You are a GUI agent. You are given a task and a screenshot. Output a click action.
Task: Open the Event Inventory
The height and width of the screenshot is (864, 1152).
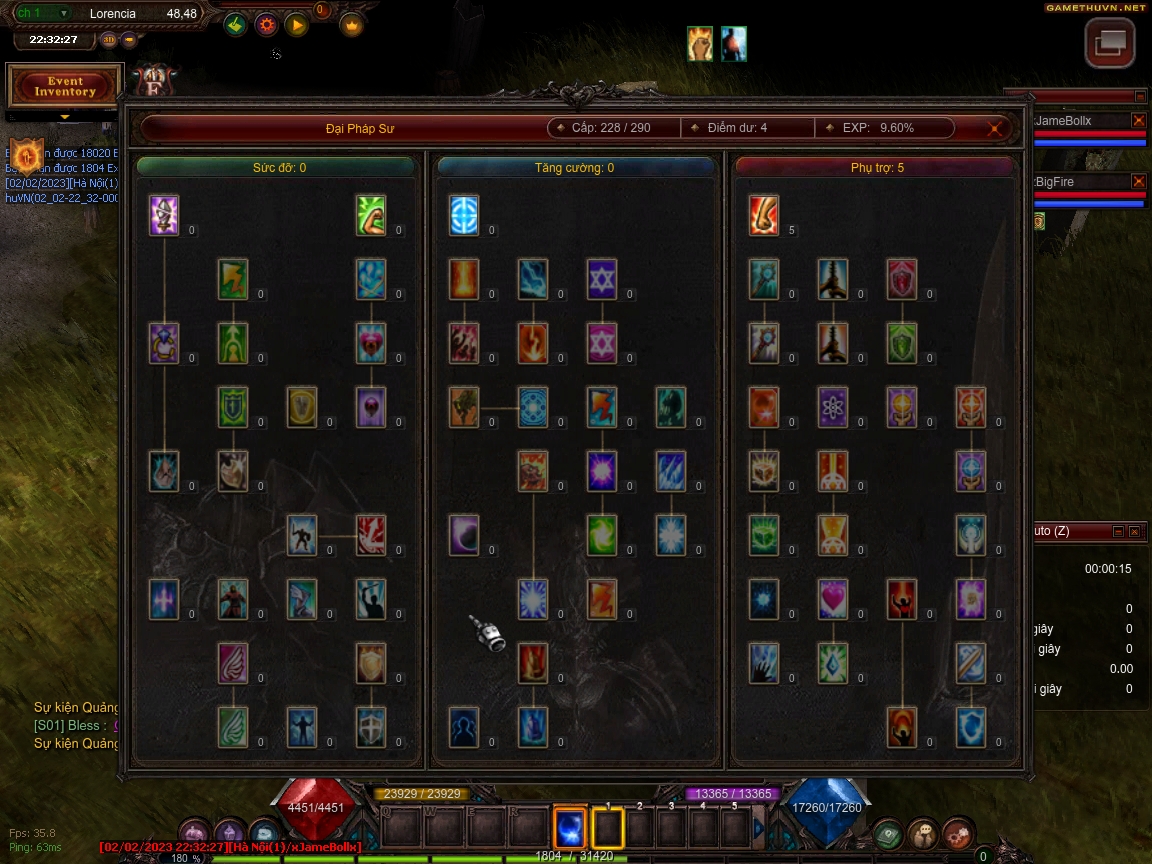point(65,87)
